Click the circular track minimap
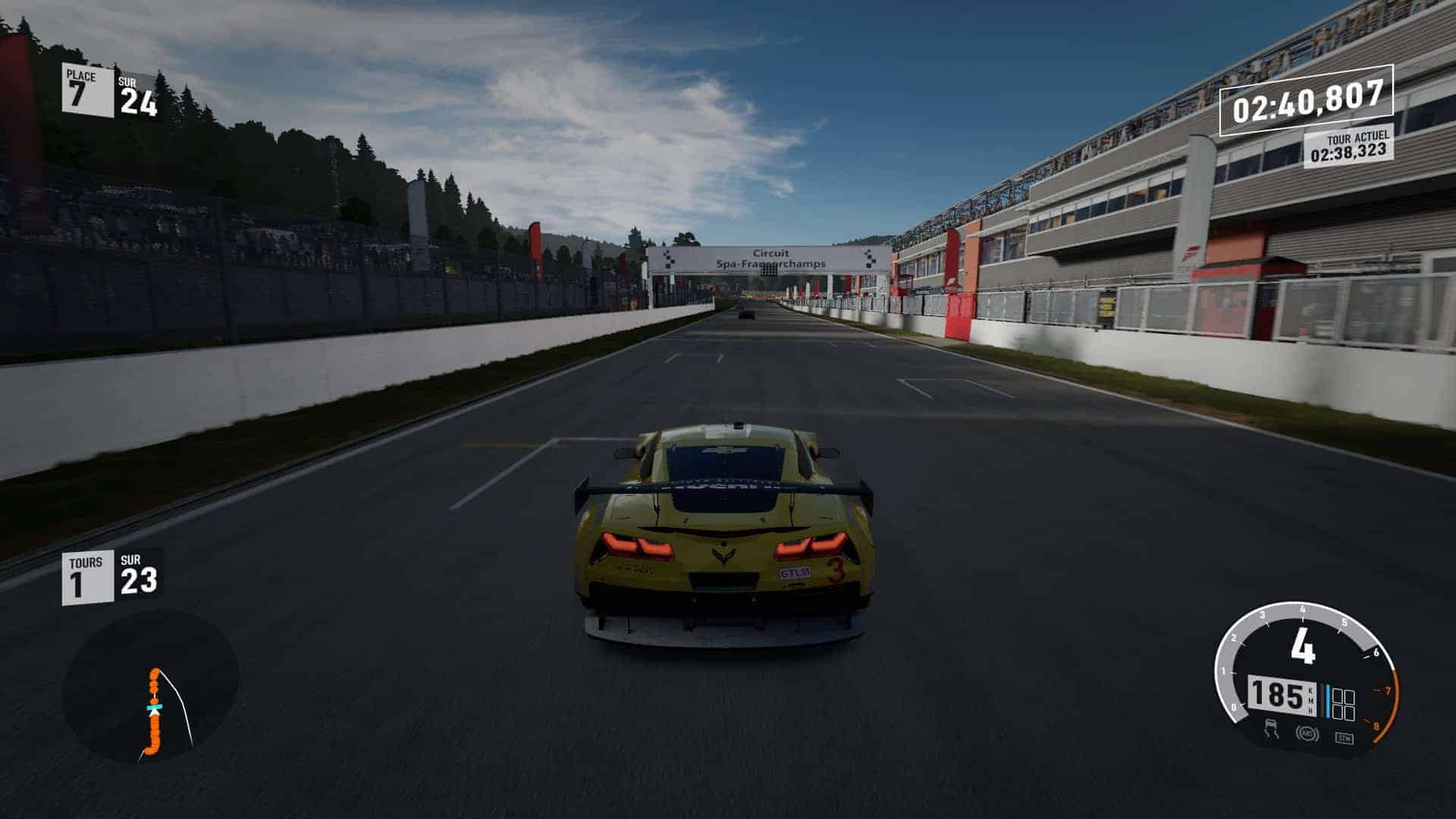Screen dimensions: 1456x819 pyautogui.click(x=150, y=688)
